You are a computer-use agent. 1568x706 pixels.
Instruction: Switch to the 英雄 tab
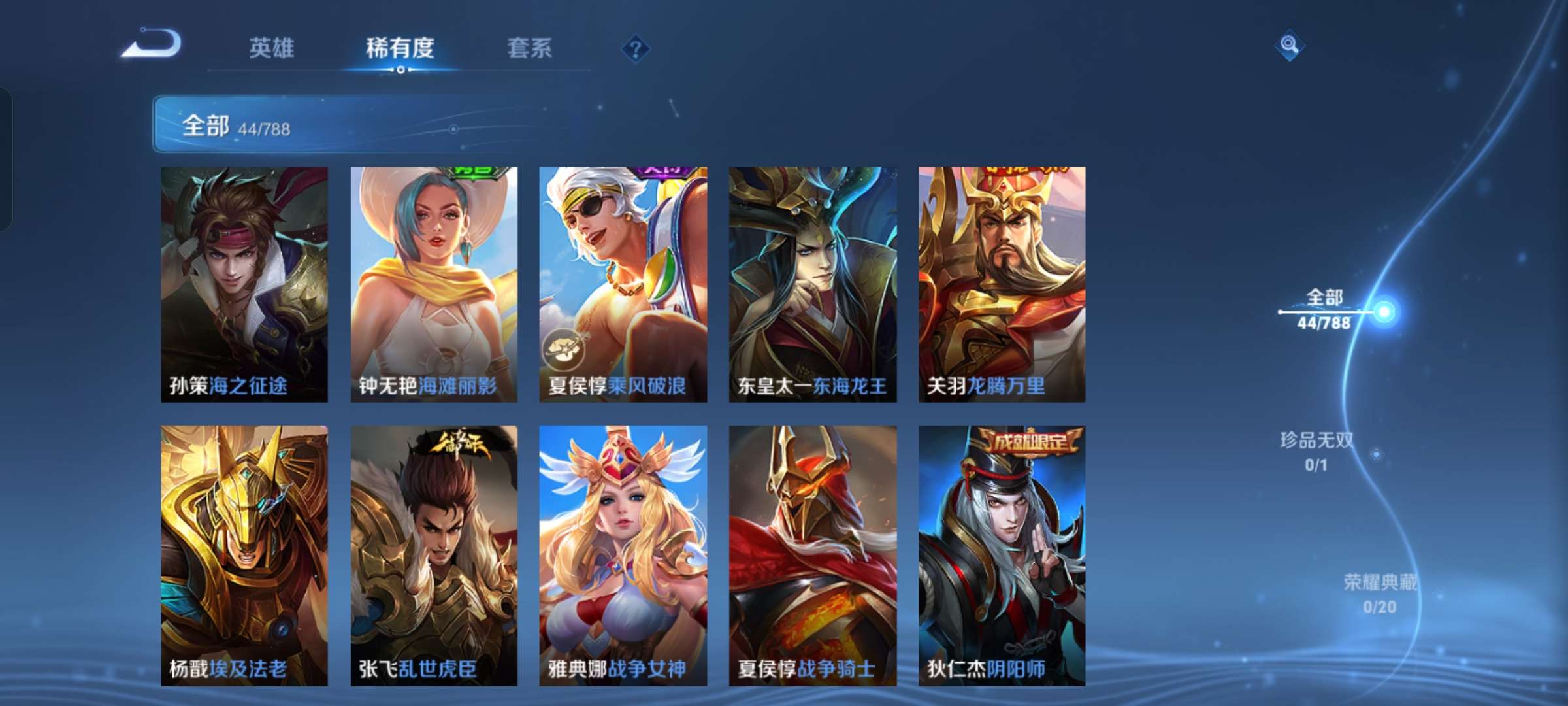coord(273,48)
